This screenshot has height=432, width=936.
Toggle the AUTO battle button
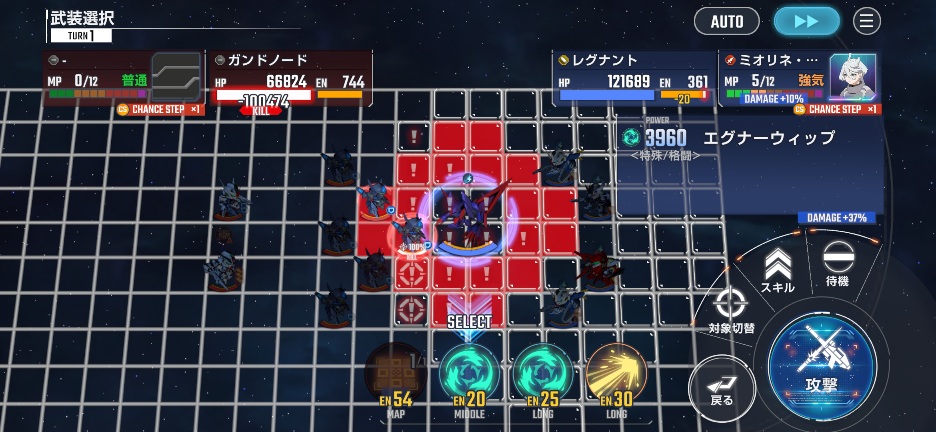click(727, 21)
